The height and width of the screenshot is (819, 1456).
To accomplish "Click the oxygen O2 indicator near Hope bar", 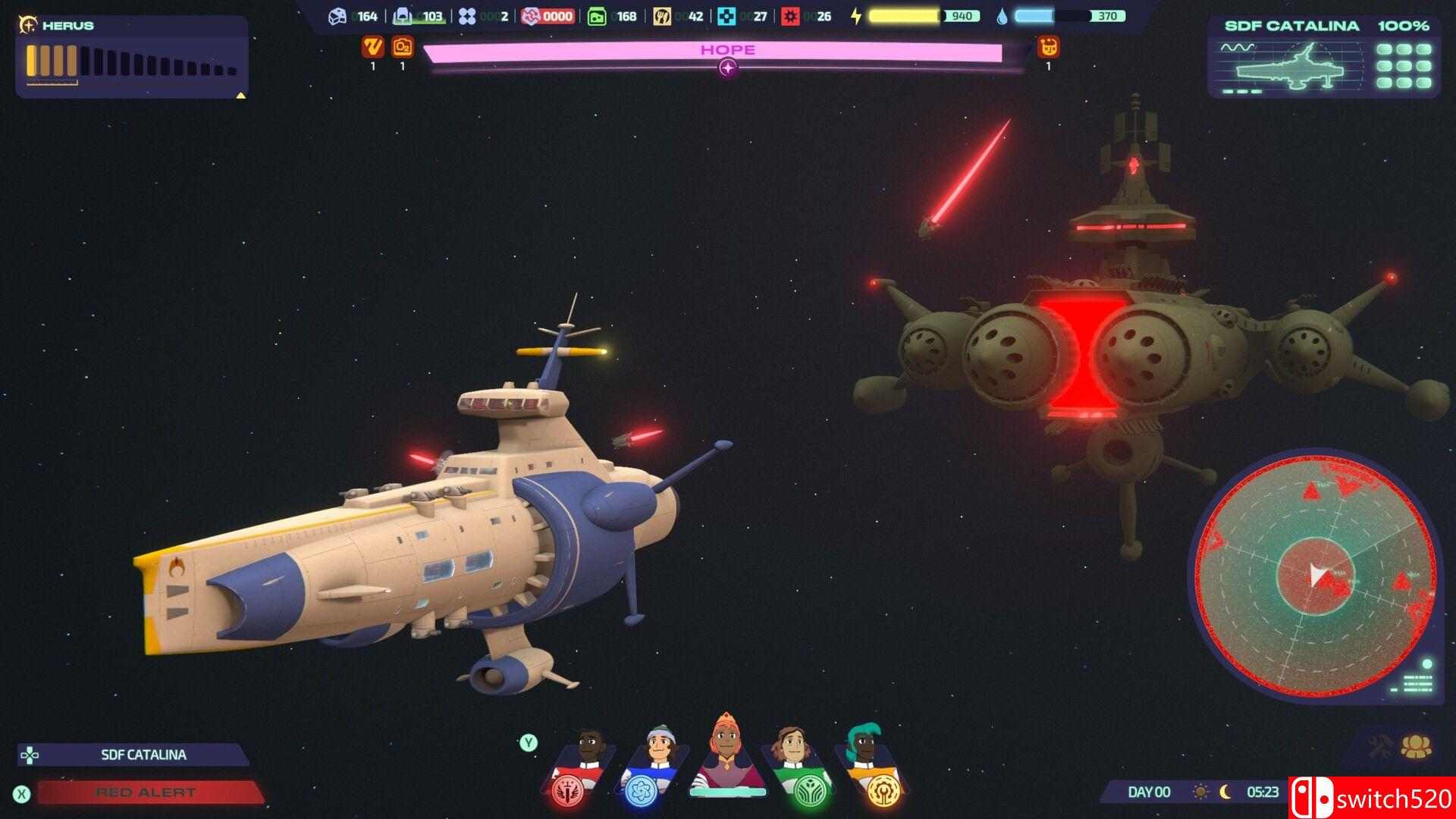I will coord(403,48).
